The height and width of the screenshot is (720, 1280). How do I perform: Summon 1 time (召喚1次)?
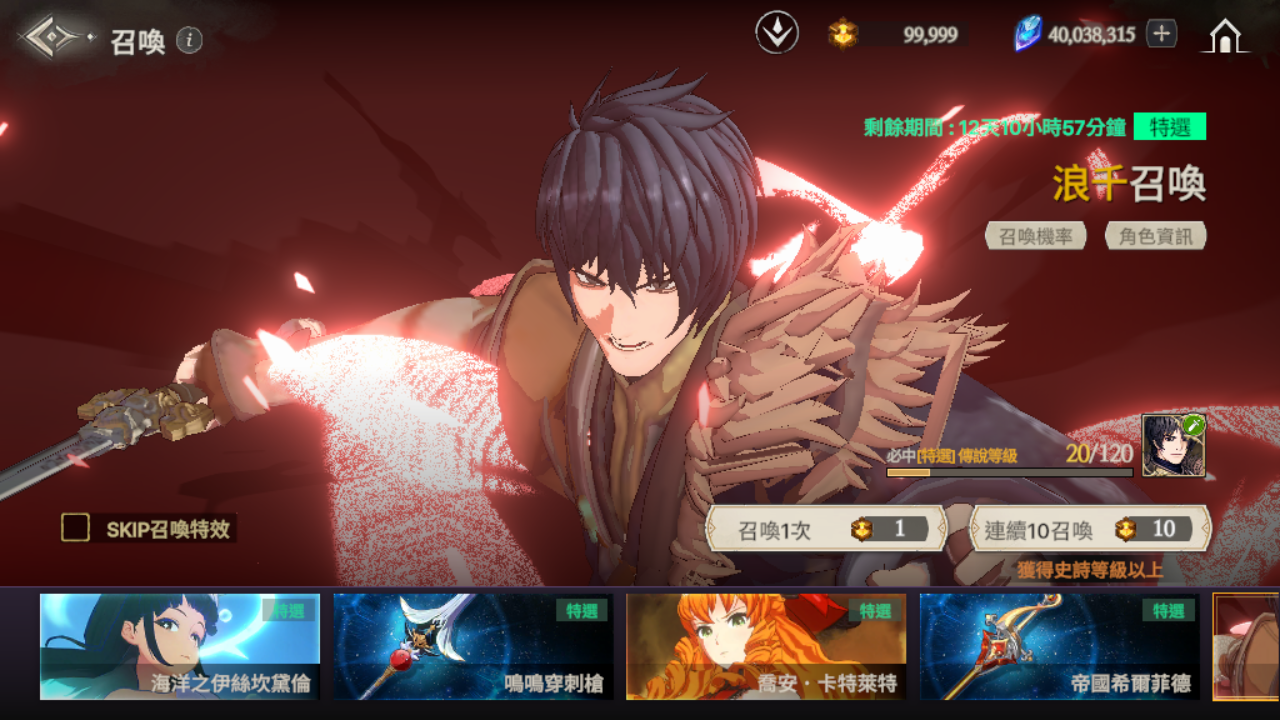(x=826, y=530)
